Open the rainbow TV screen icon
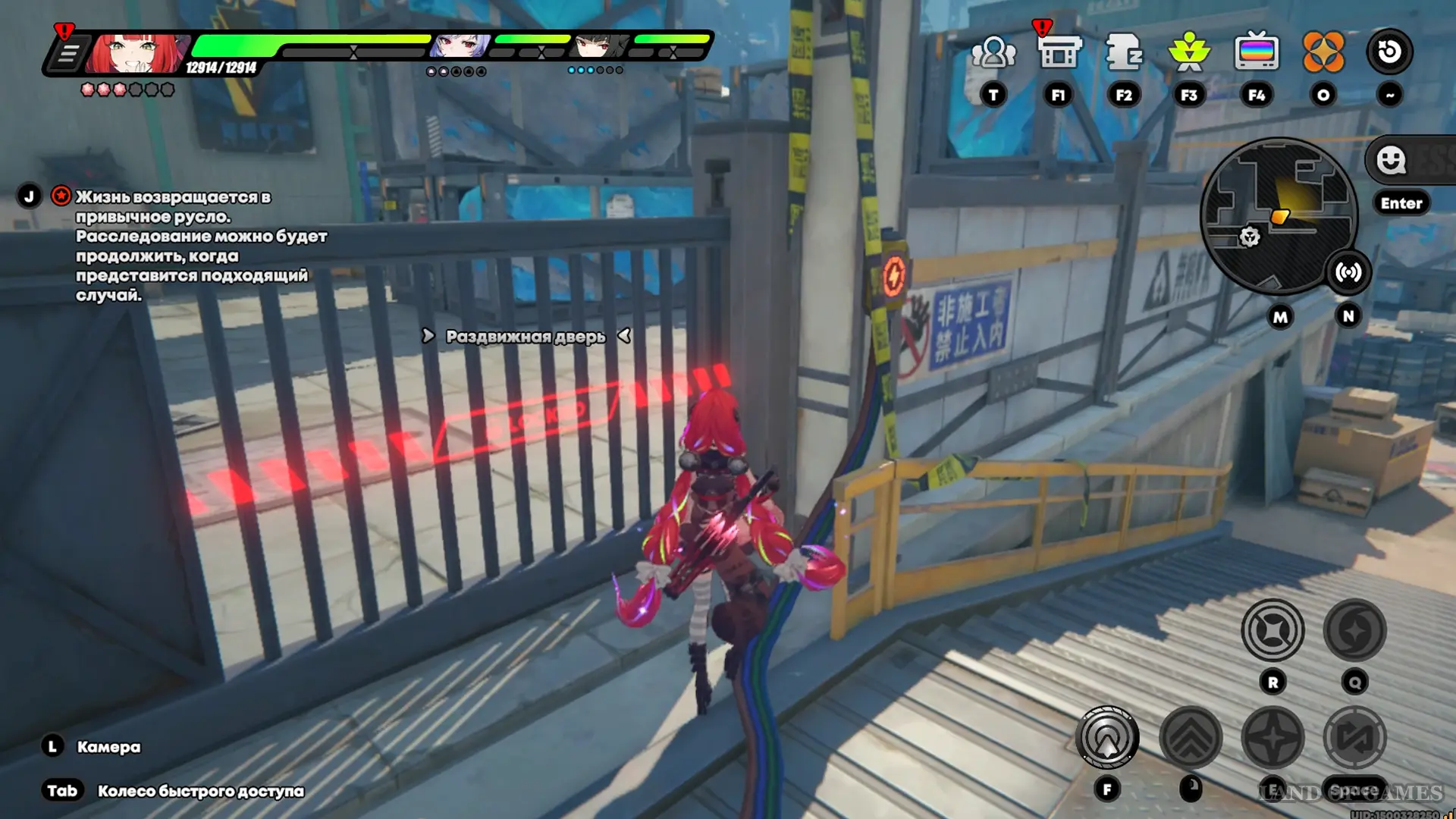Viewport: 1456px width, 819px height. 1256,52
